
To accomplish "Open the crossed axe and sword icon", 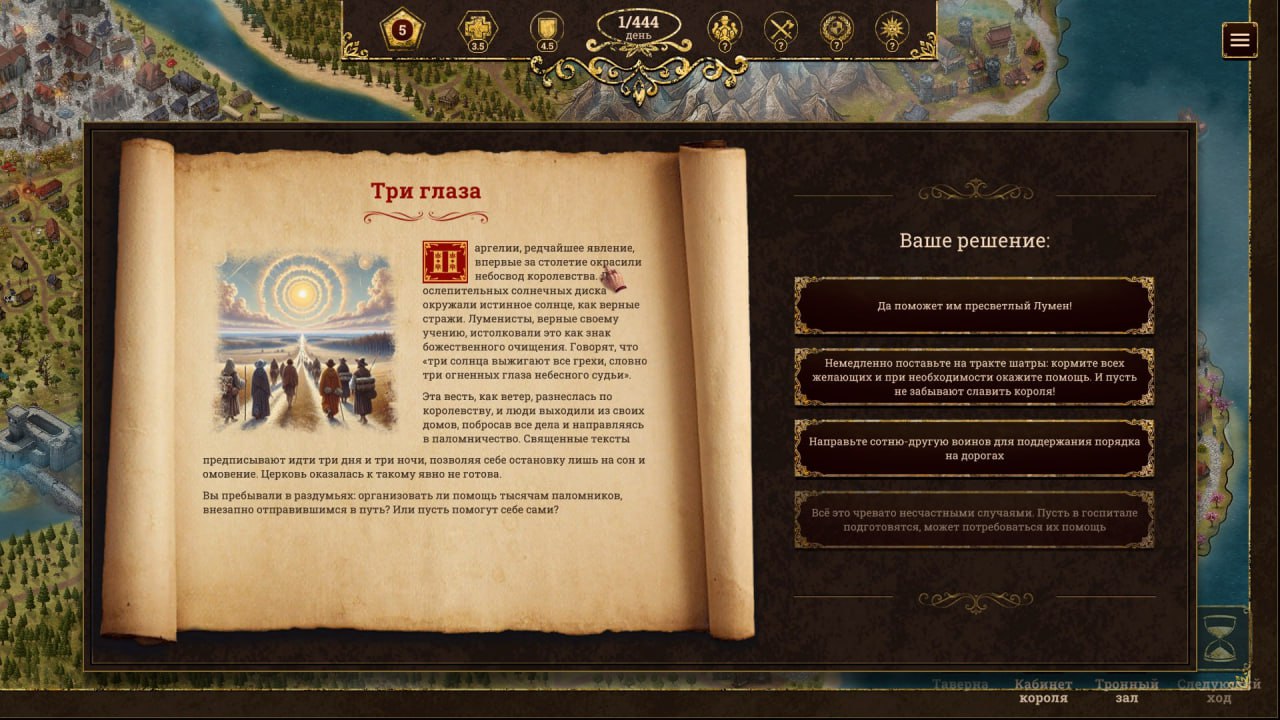I will point(780,30).
